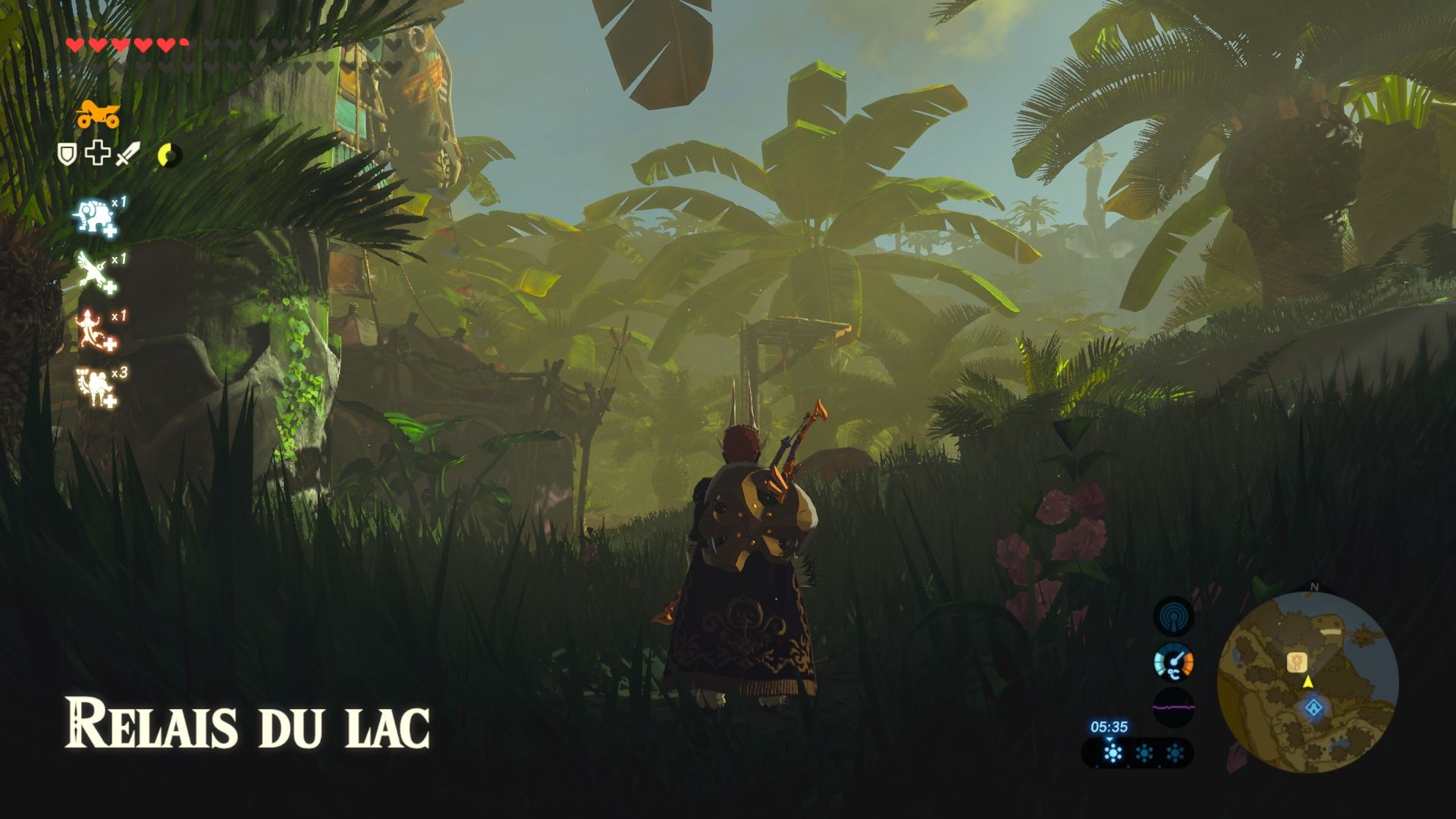Activate the blue elephant Mipha's Grace icon
The width and height of the screenshot is (1456, 819).
point(95,218)
